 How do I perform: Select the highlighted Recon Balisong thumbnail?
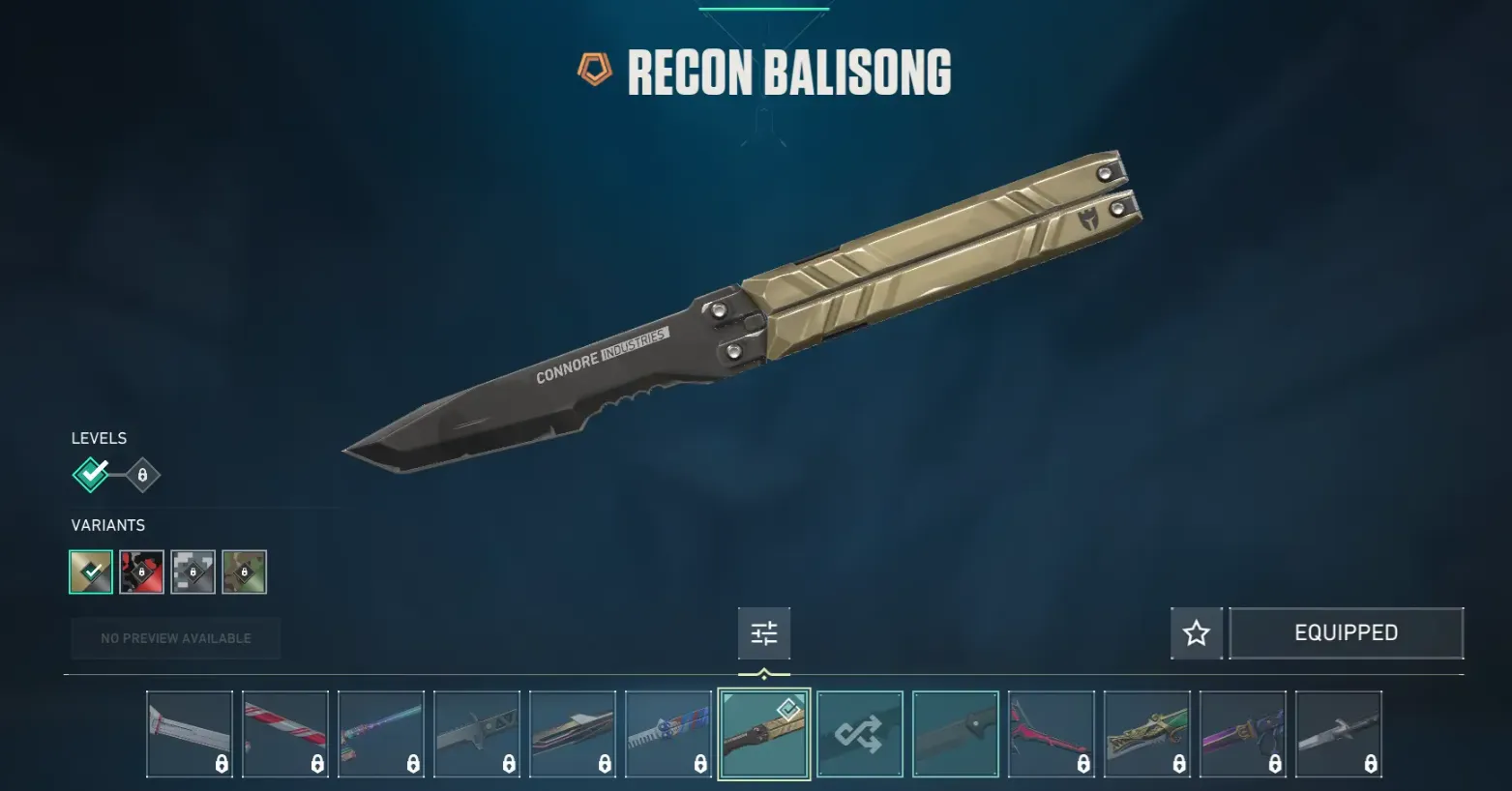tap(764, 734)
